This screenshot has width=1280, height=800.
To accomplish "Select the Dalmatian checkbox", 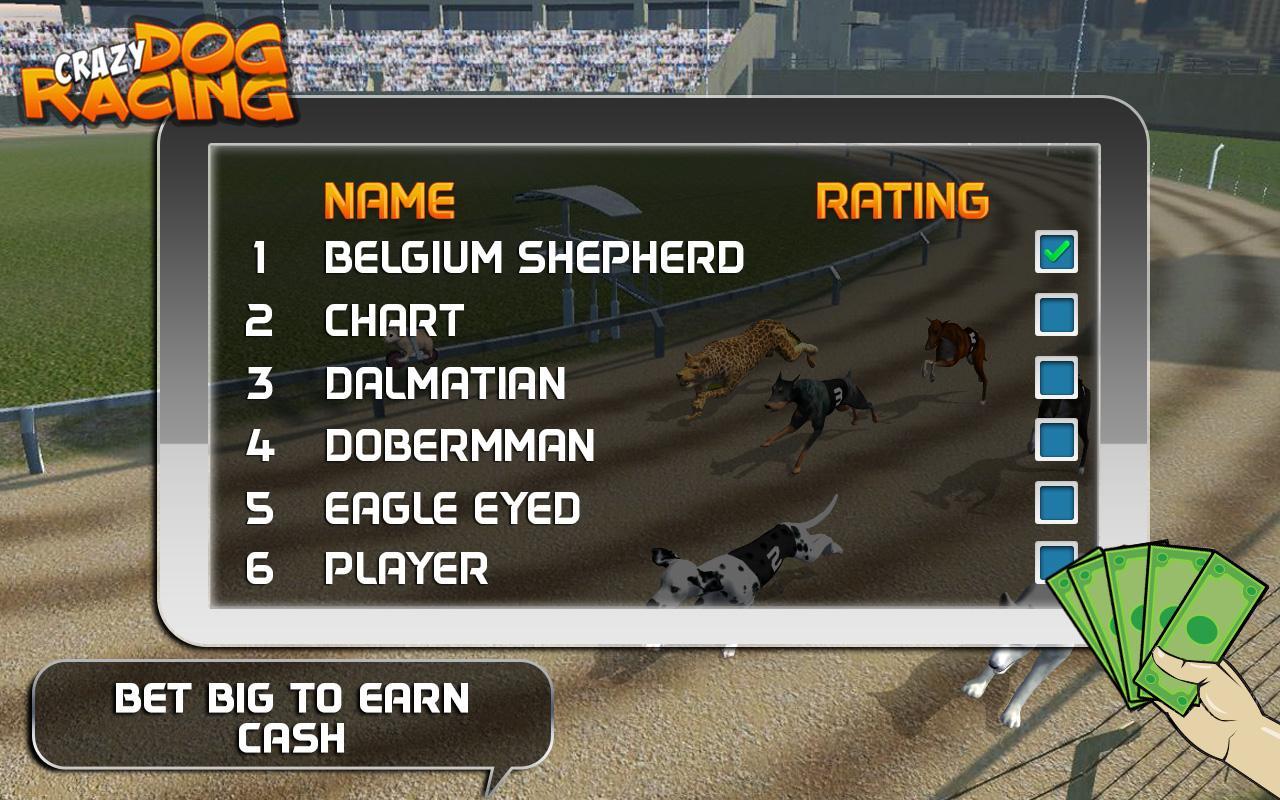I will point(1056,378).
